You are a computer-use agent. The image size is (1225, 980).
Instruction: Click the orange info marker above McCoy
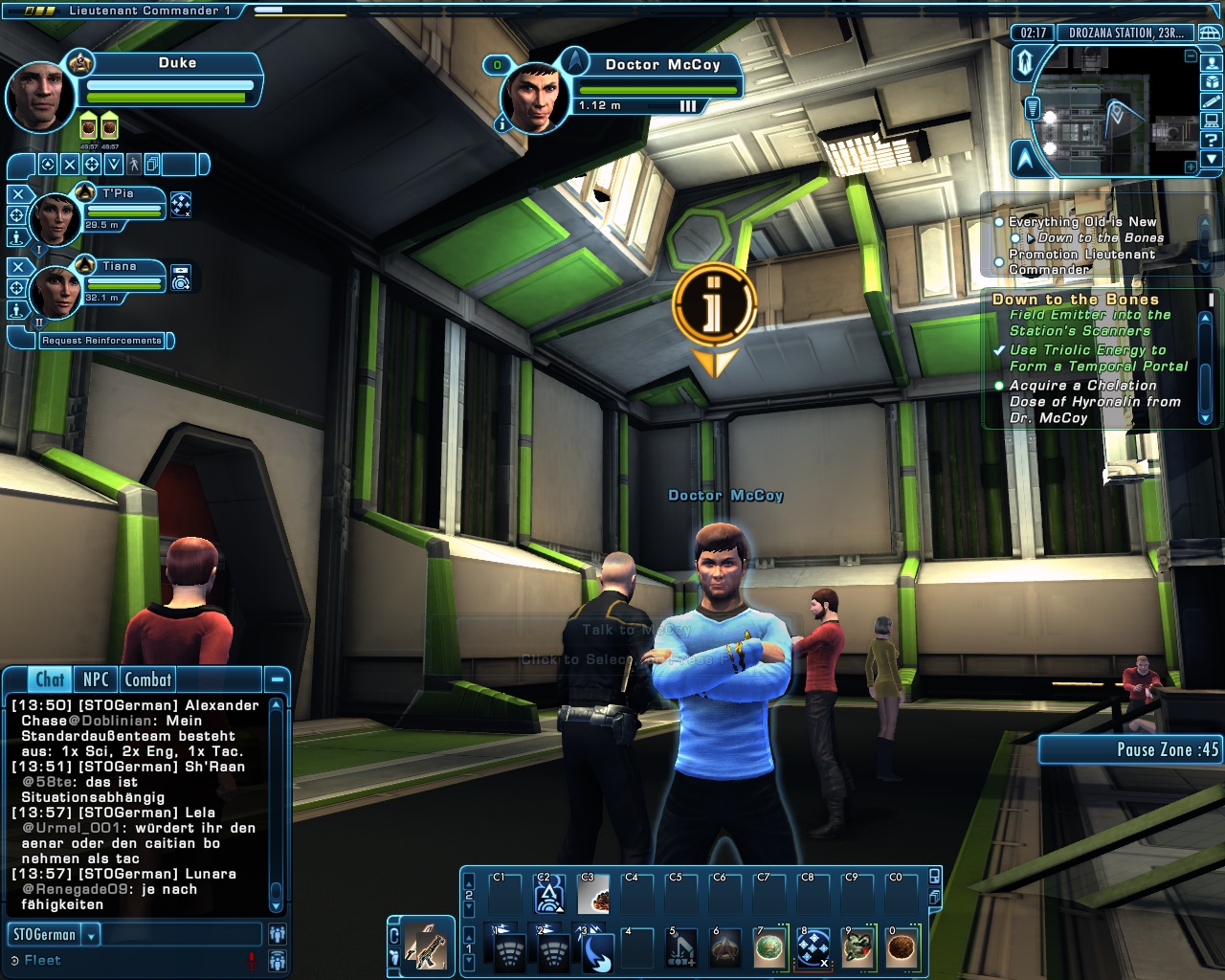pyautogui.click(x=714, y=306)
